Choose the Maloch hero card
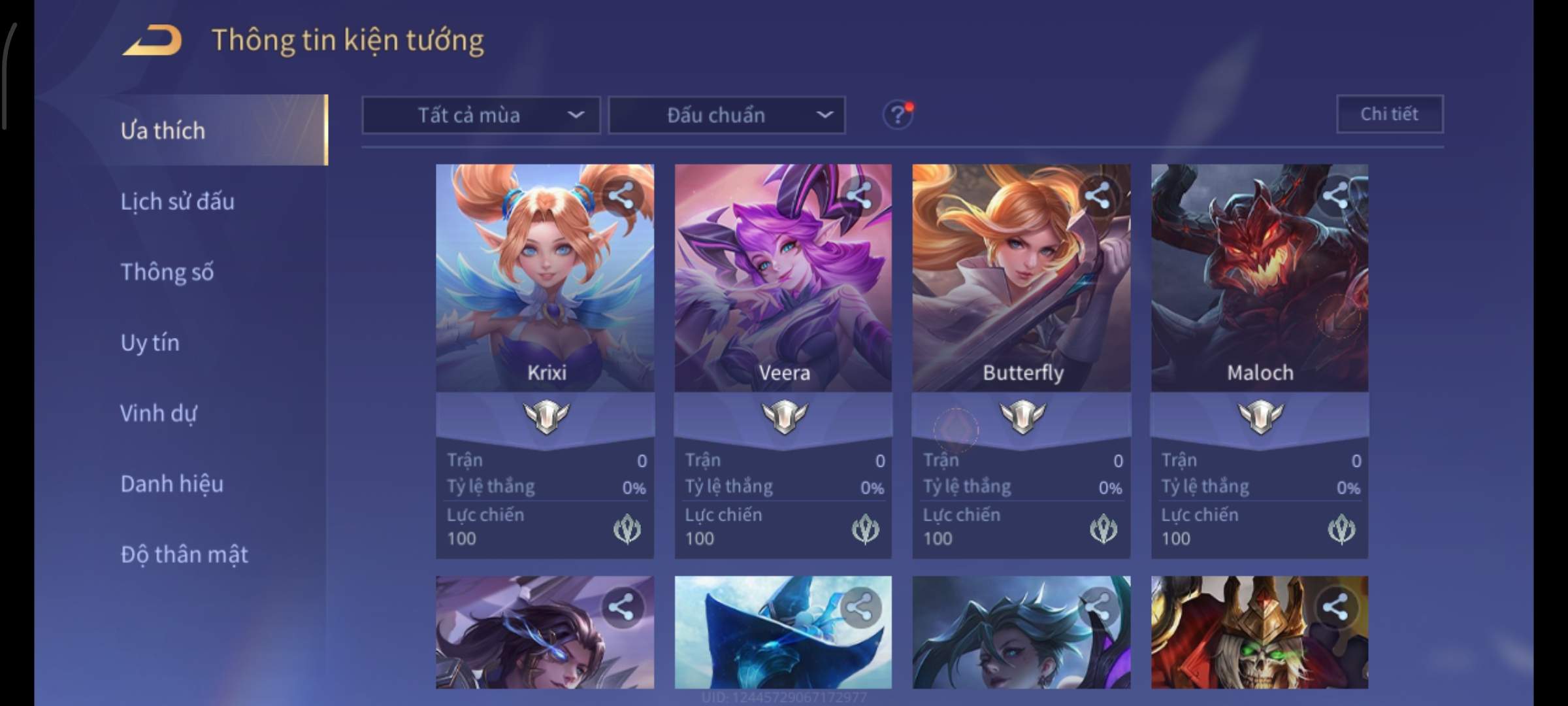 [1259, 294]
